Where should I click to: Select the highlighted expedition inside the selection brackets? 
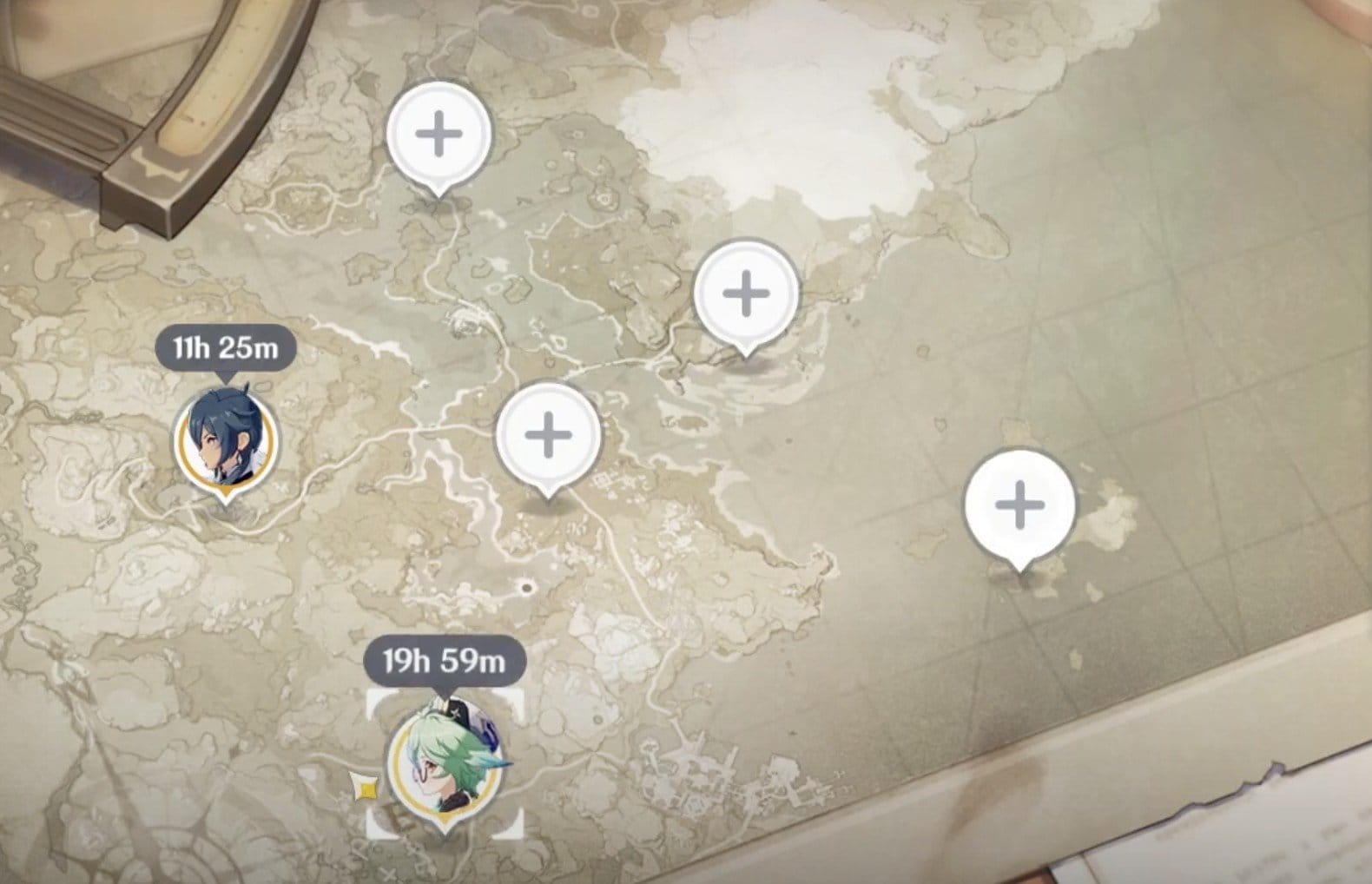445,757
